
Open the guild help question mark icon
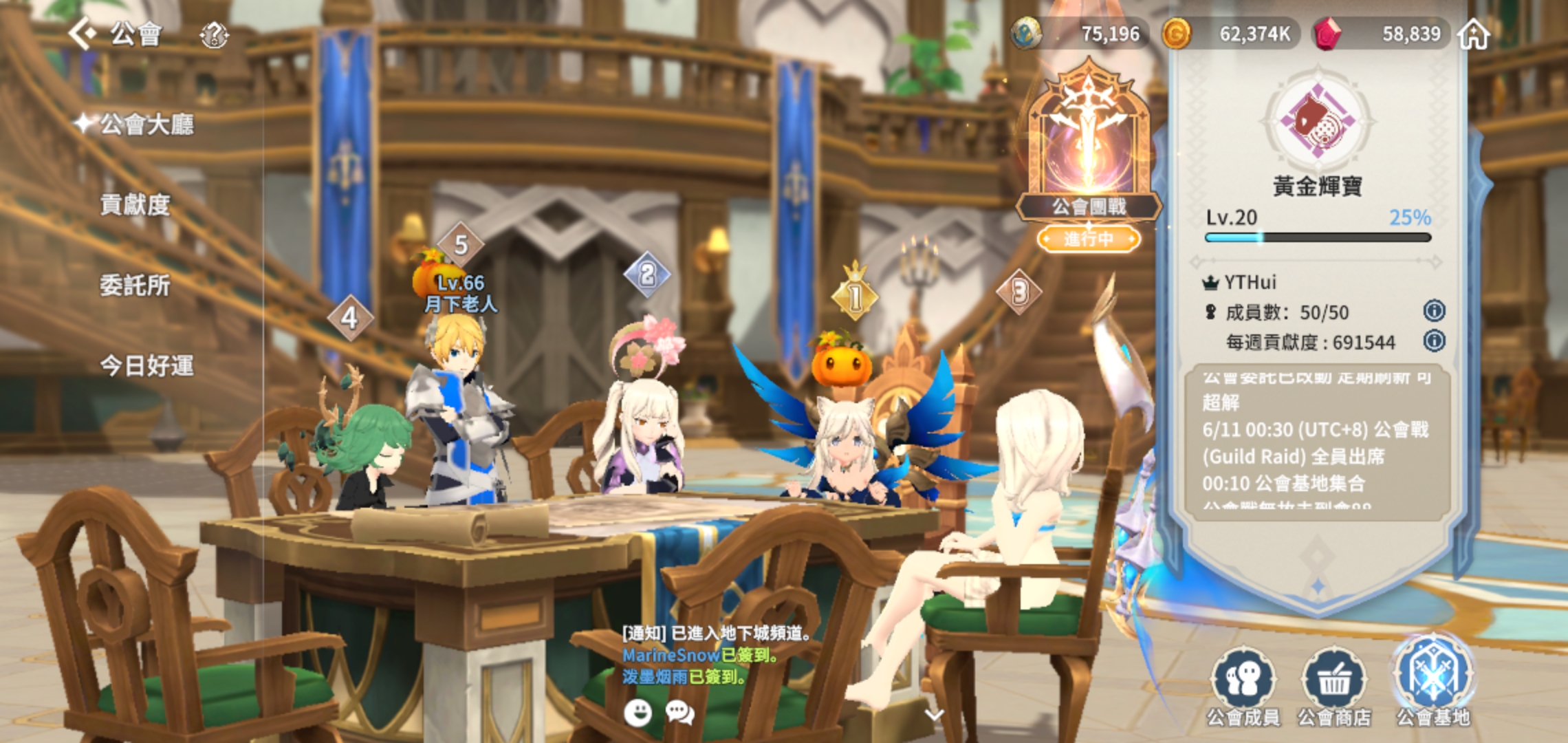214,34
